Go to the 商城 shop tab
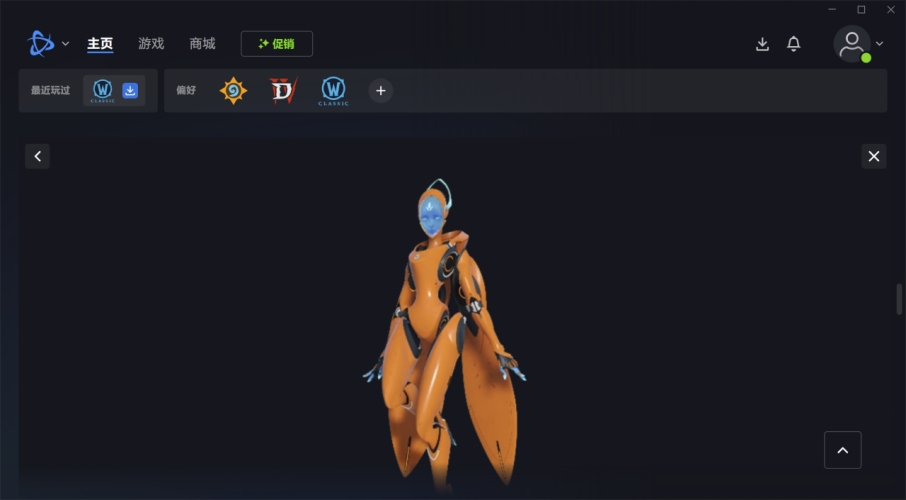 click(x=202, y=44)
